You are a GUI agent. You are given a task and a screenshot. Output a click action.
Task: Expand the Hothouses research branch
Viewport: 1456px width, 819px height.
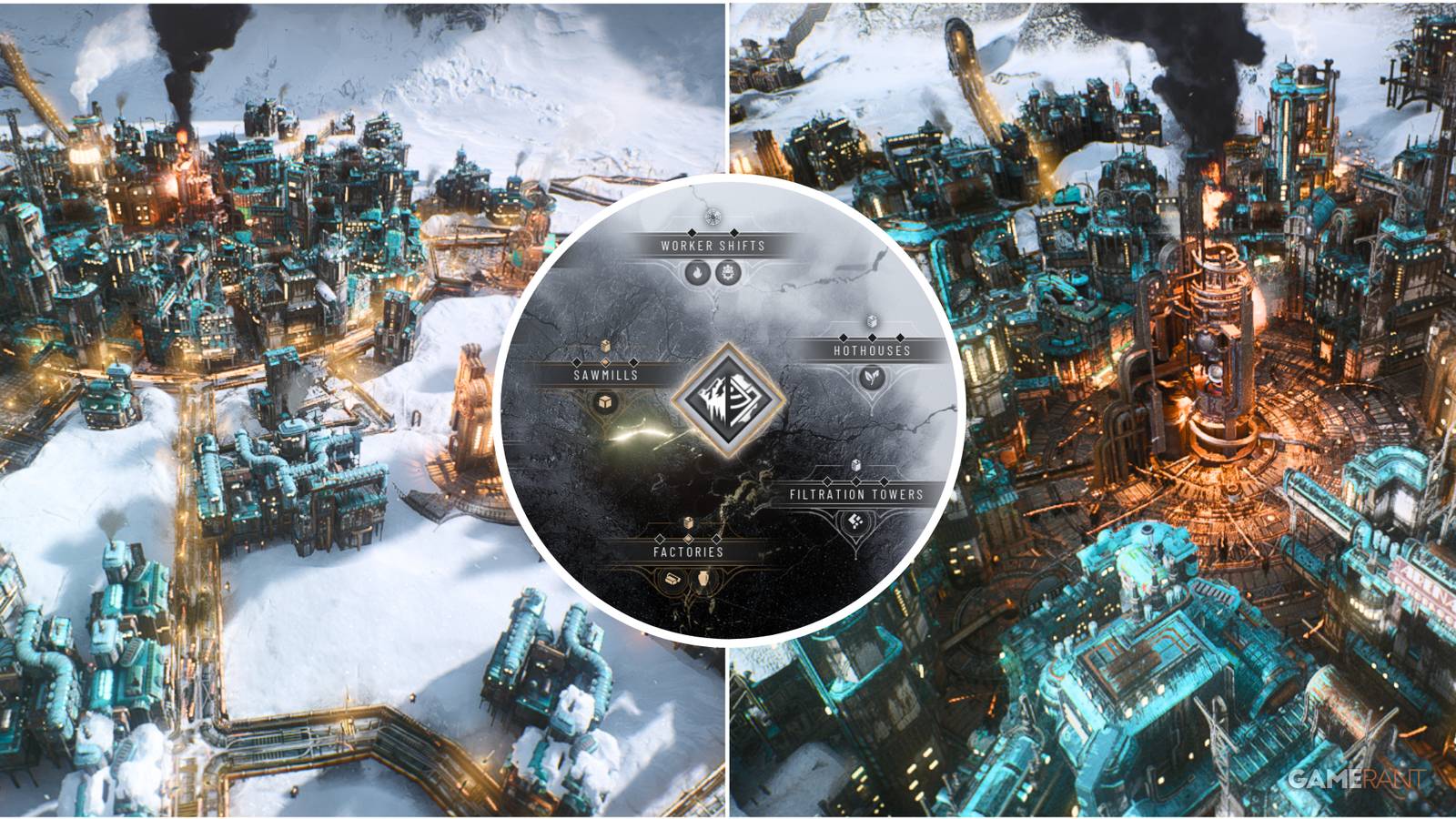[x=871, y=352]
